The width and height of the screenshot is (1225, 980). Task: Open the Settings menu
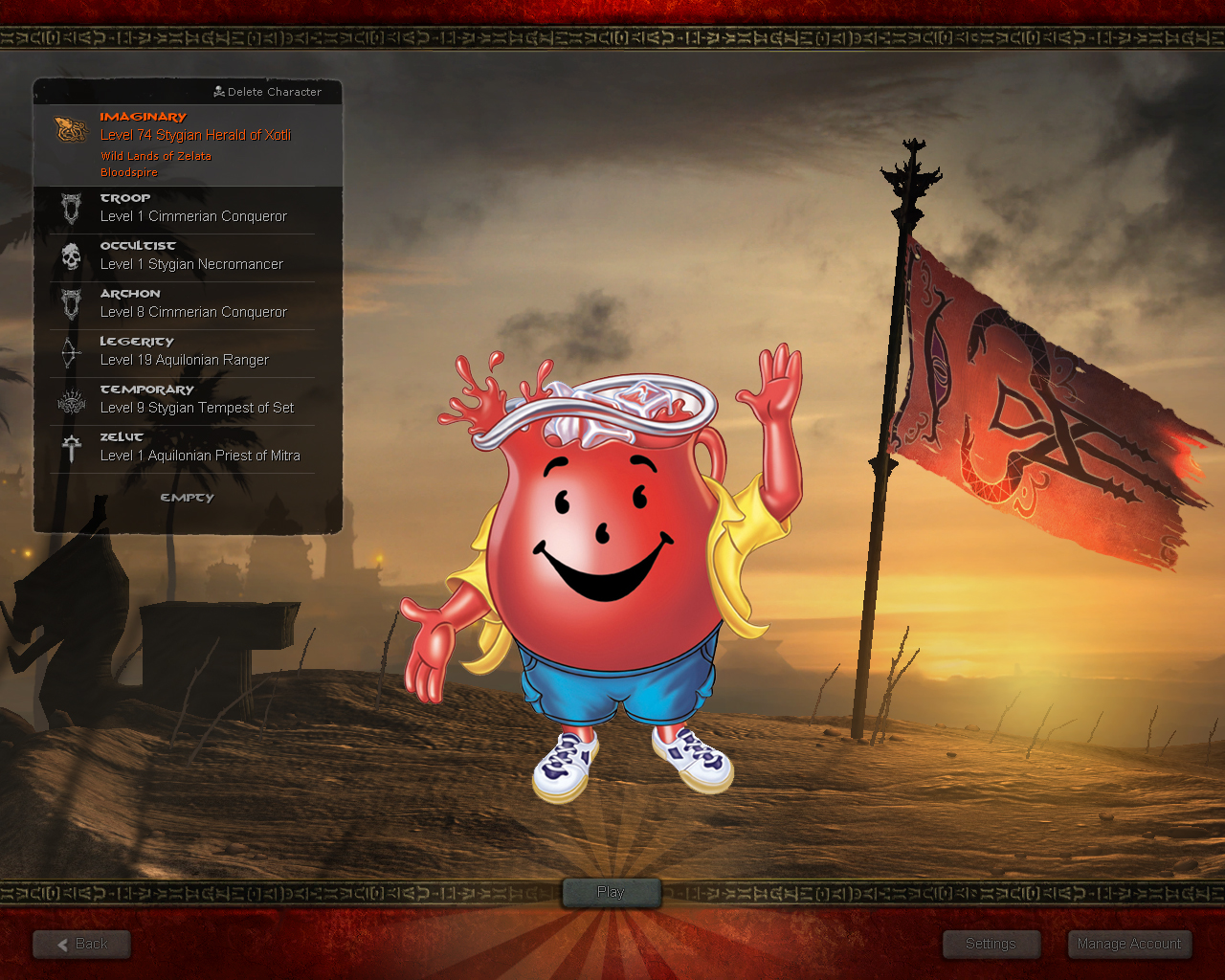[991, 944]
